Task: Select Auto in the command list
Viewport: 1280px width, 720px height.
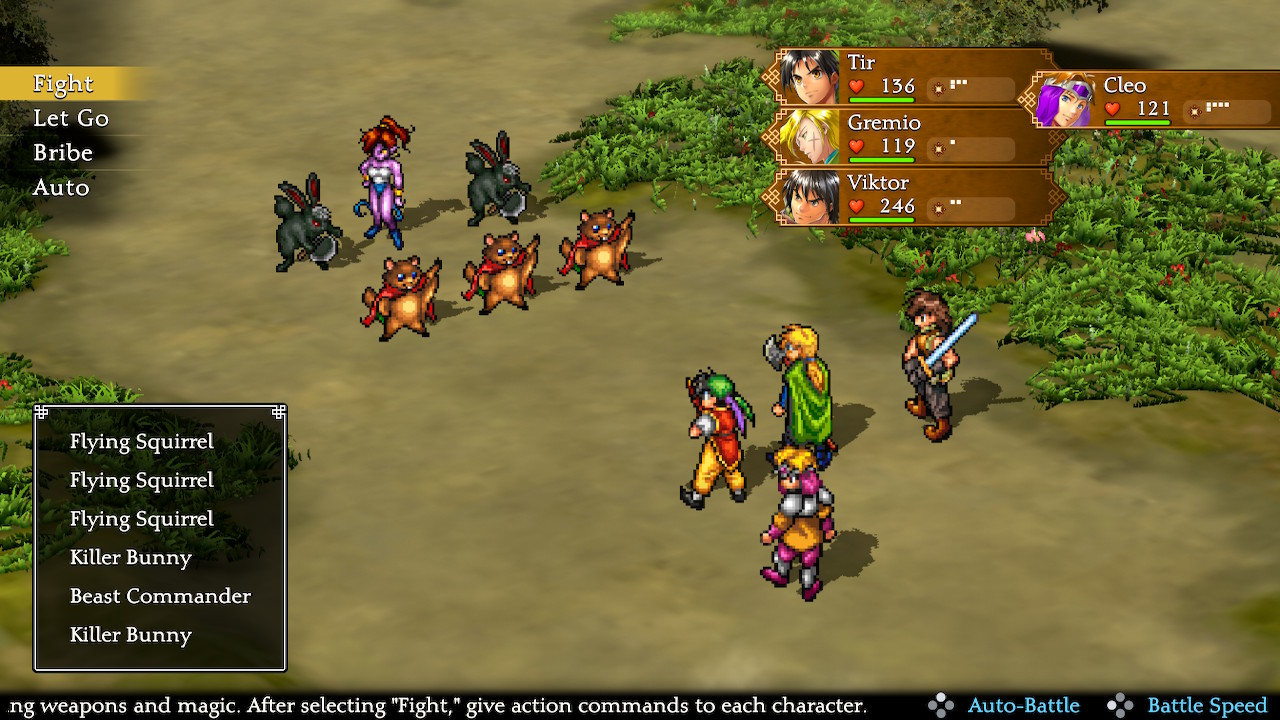Action: coord(61,188)
